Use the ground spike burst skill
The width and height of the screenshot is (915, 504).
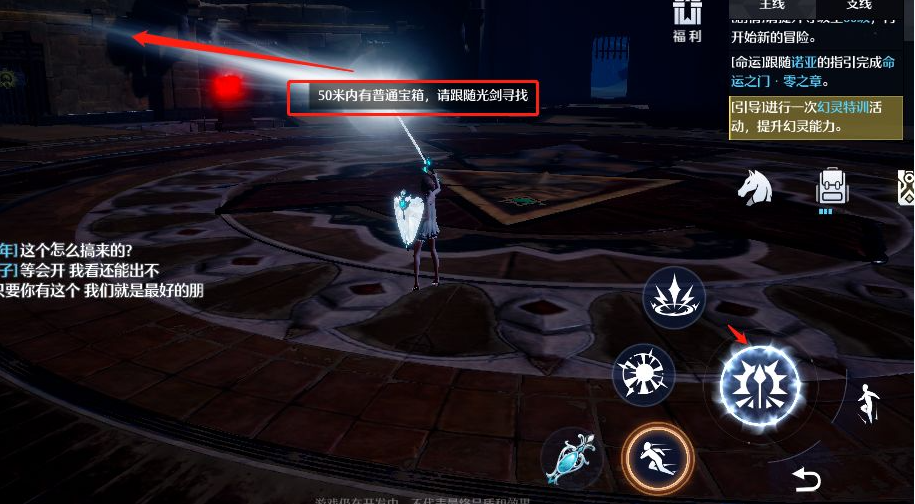click(x=674, y=297)
